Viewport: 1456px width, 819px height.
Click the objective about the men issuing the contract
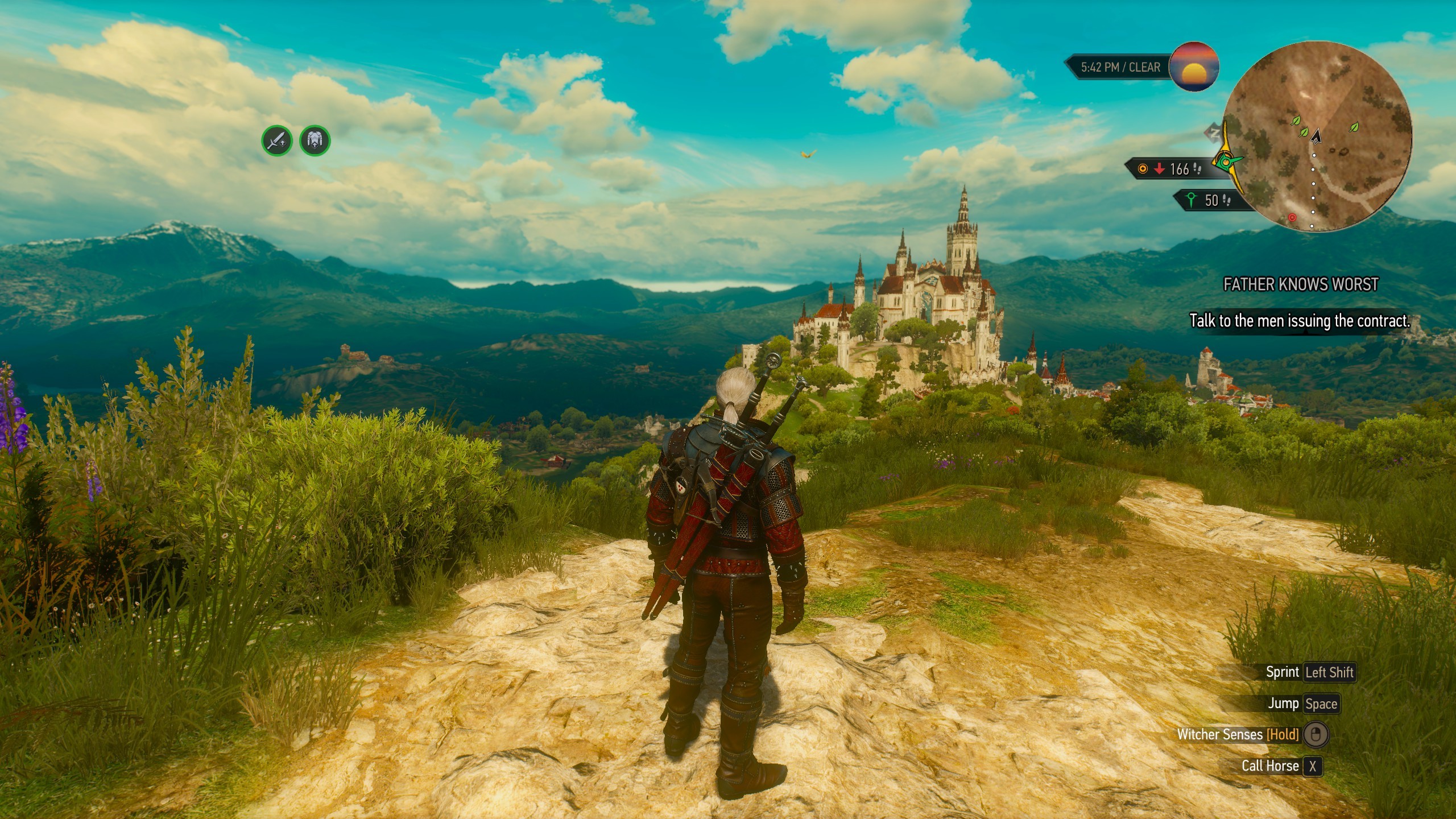click(1300, 321)
